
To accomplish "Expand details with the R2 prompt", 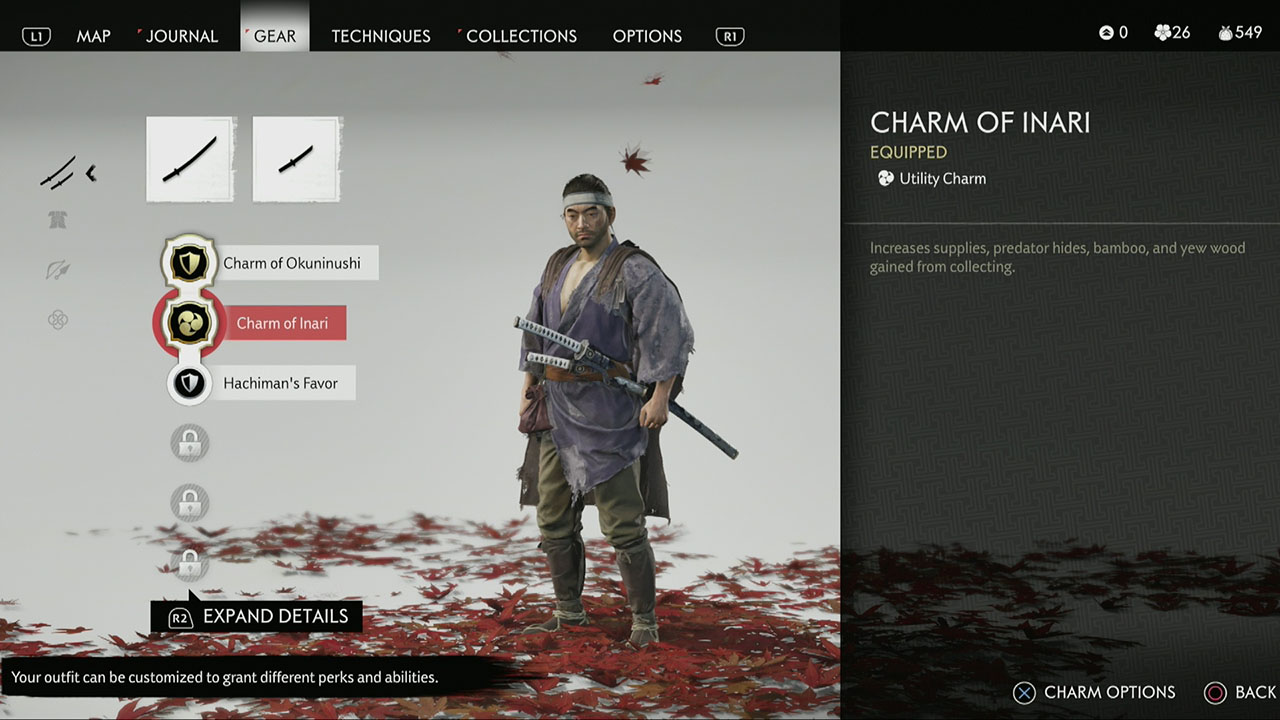I will [255, 615].
